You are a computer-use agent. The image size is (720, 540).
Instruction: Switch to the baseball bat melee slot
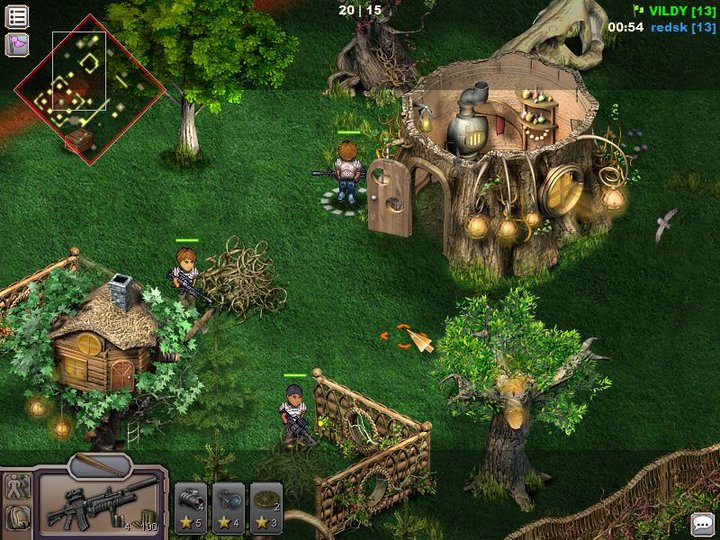point(99,464)
